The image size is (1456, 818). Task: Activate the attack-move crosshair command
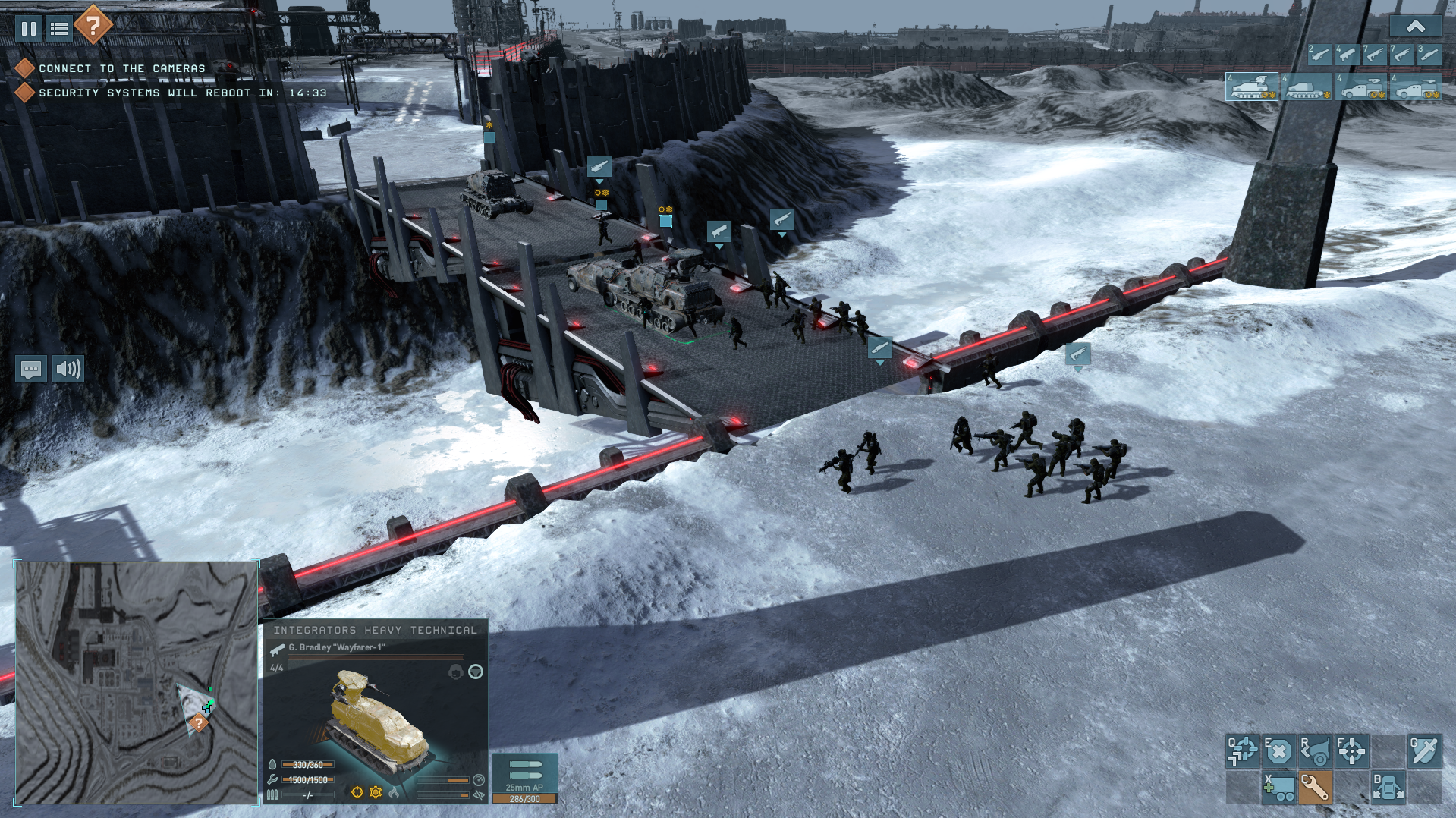coord(1242,751)
